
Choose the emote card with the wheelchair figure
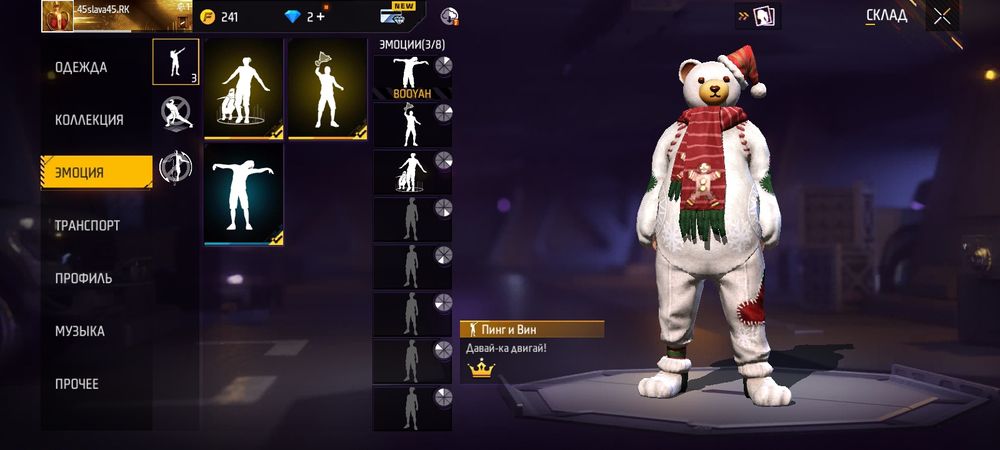(x=243, y=88)
